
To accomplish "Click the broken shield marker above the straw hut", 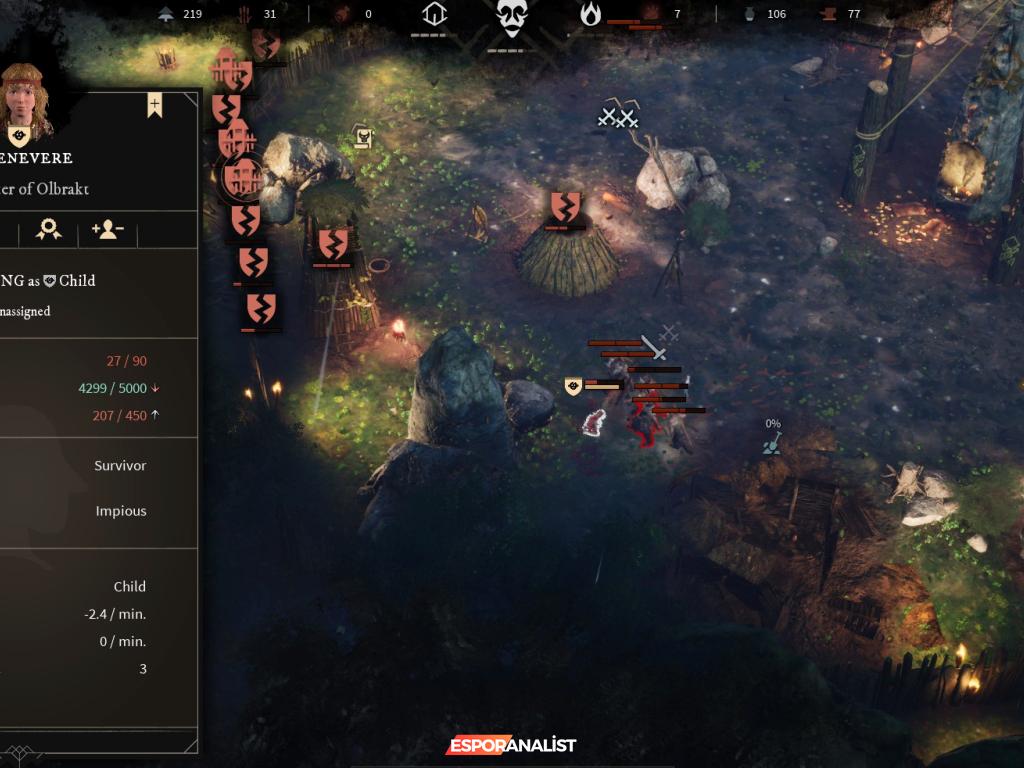I will click(x=565, y=207).
